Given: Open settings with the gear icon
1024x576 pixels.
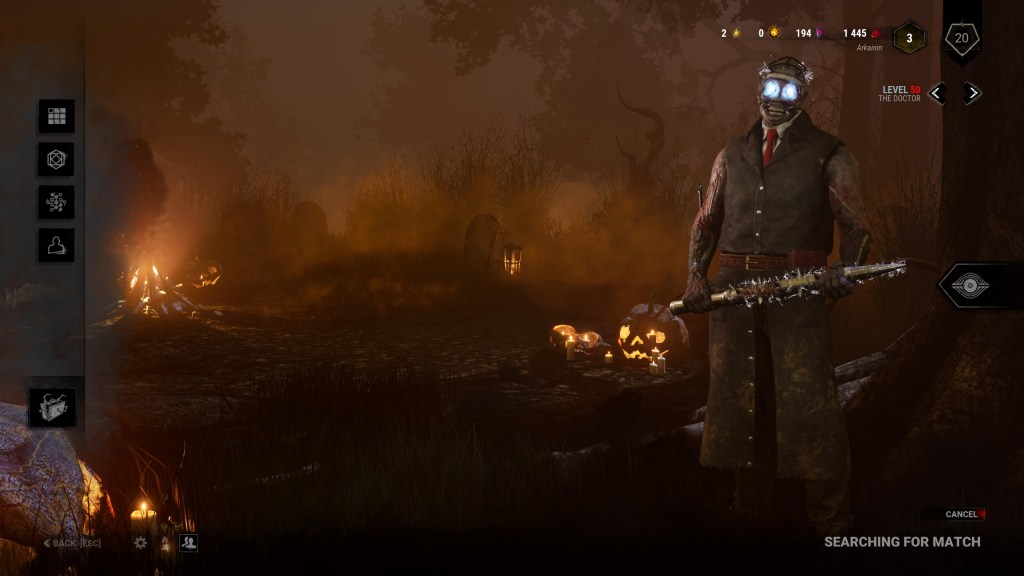Looking at the screenshot, I should [140, 543].
